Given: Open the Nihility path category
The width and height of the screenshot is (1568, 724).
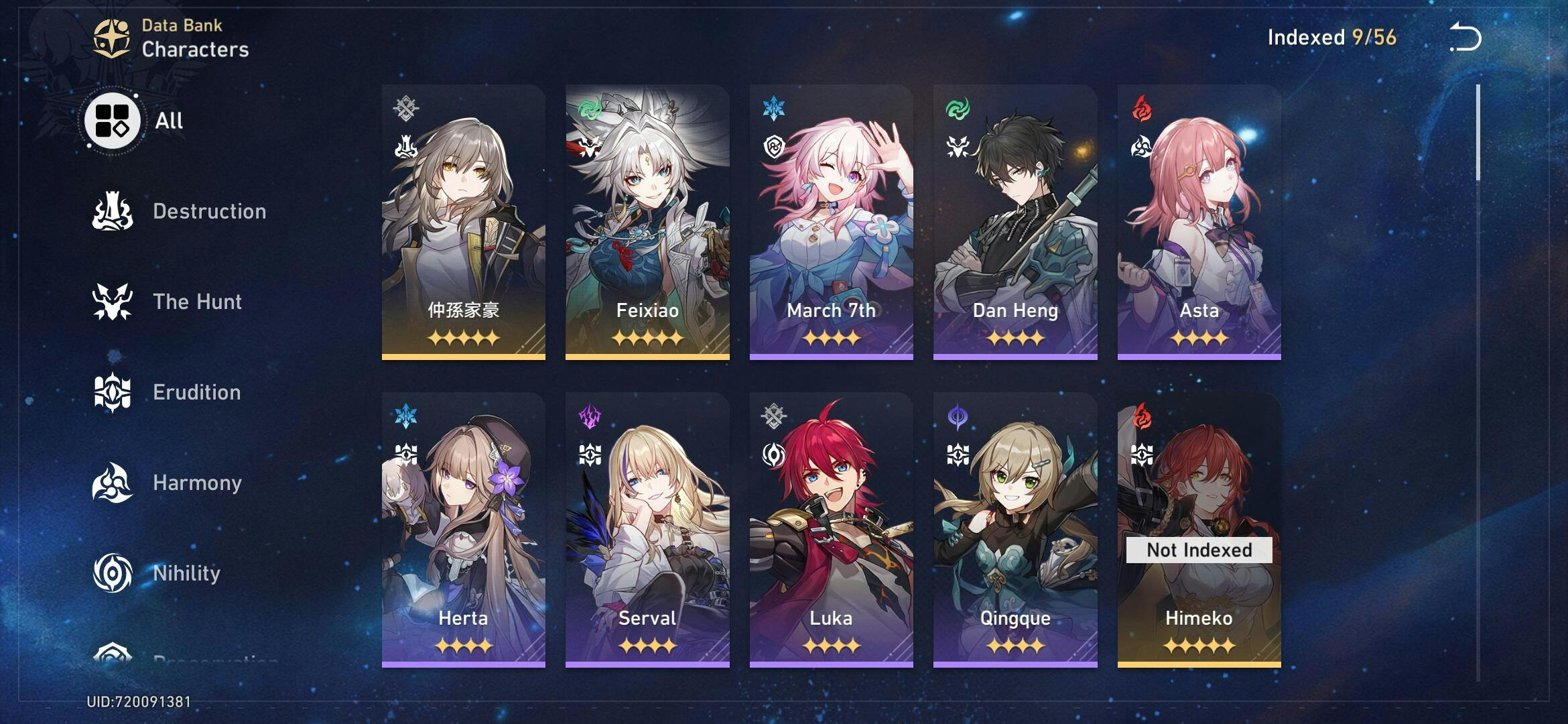Looking at the screenshot, I should (x=157, y=574).
